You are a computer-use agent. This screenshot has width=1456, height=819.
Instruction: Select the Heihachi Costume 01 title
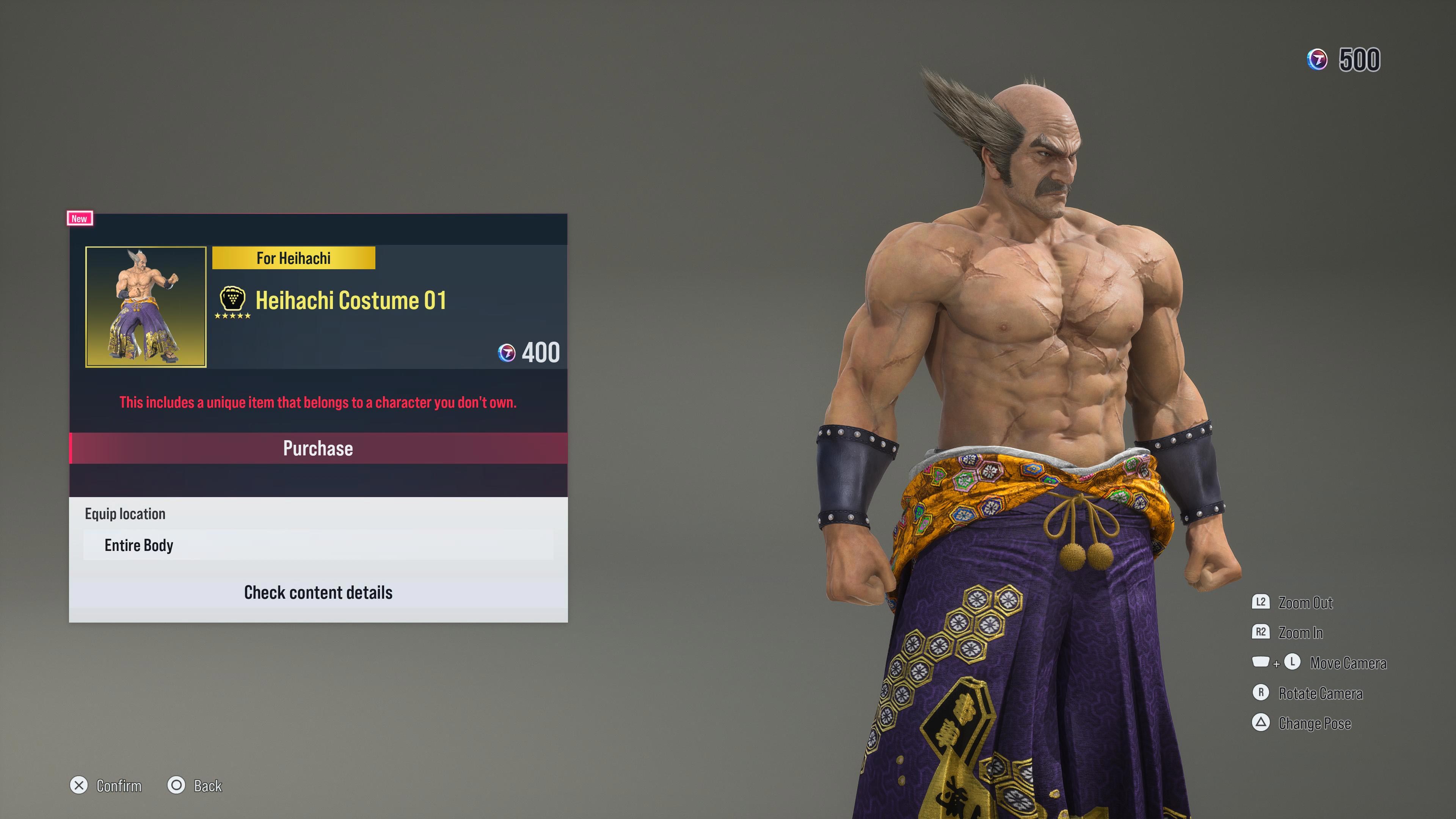click(x=351, y=300)
